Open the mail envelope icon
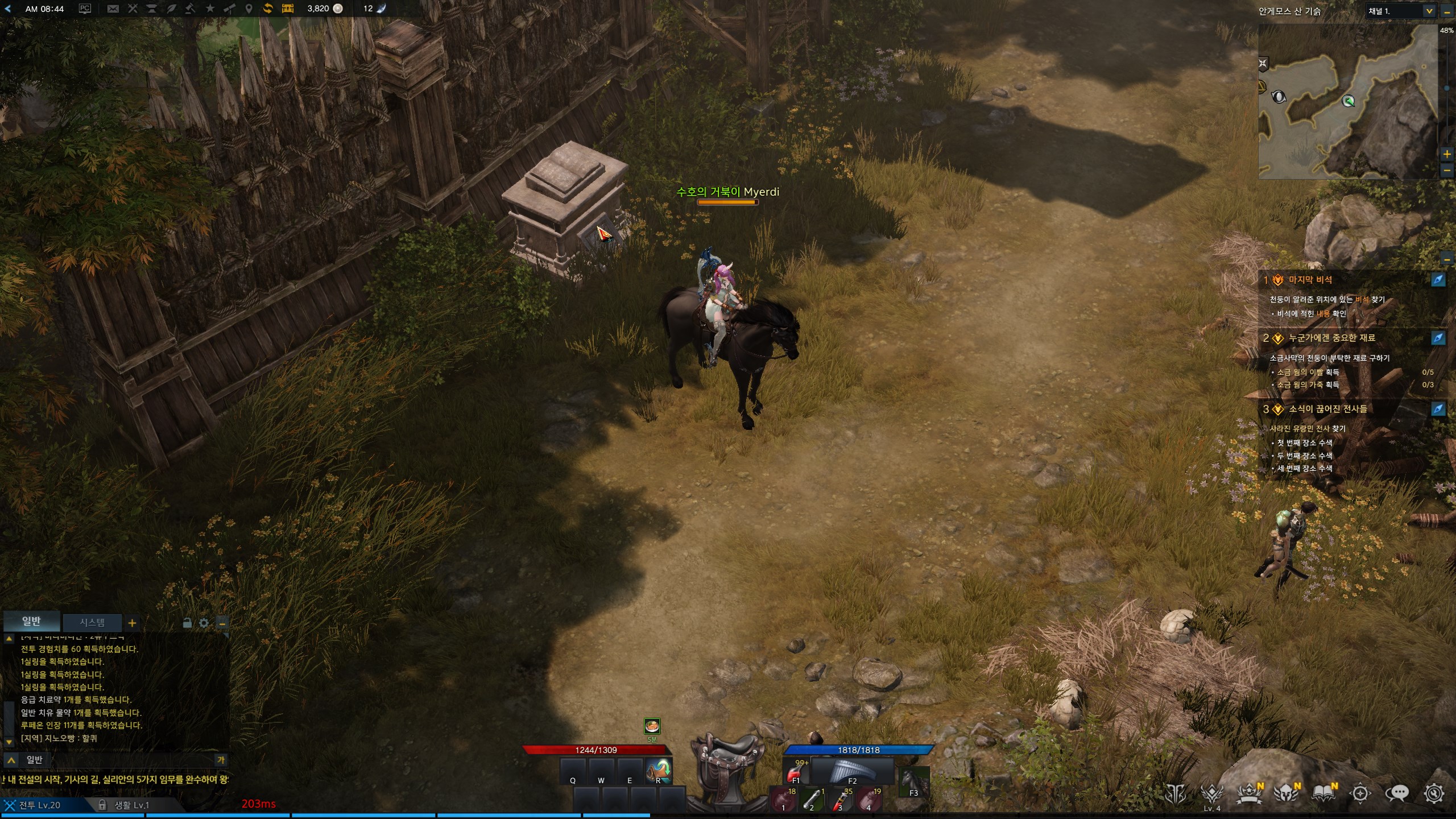The height and width of the screenshot is (819, 1456). pyautogui.click(x=113, y=9)
